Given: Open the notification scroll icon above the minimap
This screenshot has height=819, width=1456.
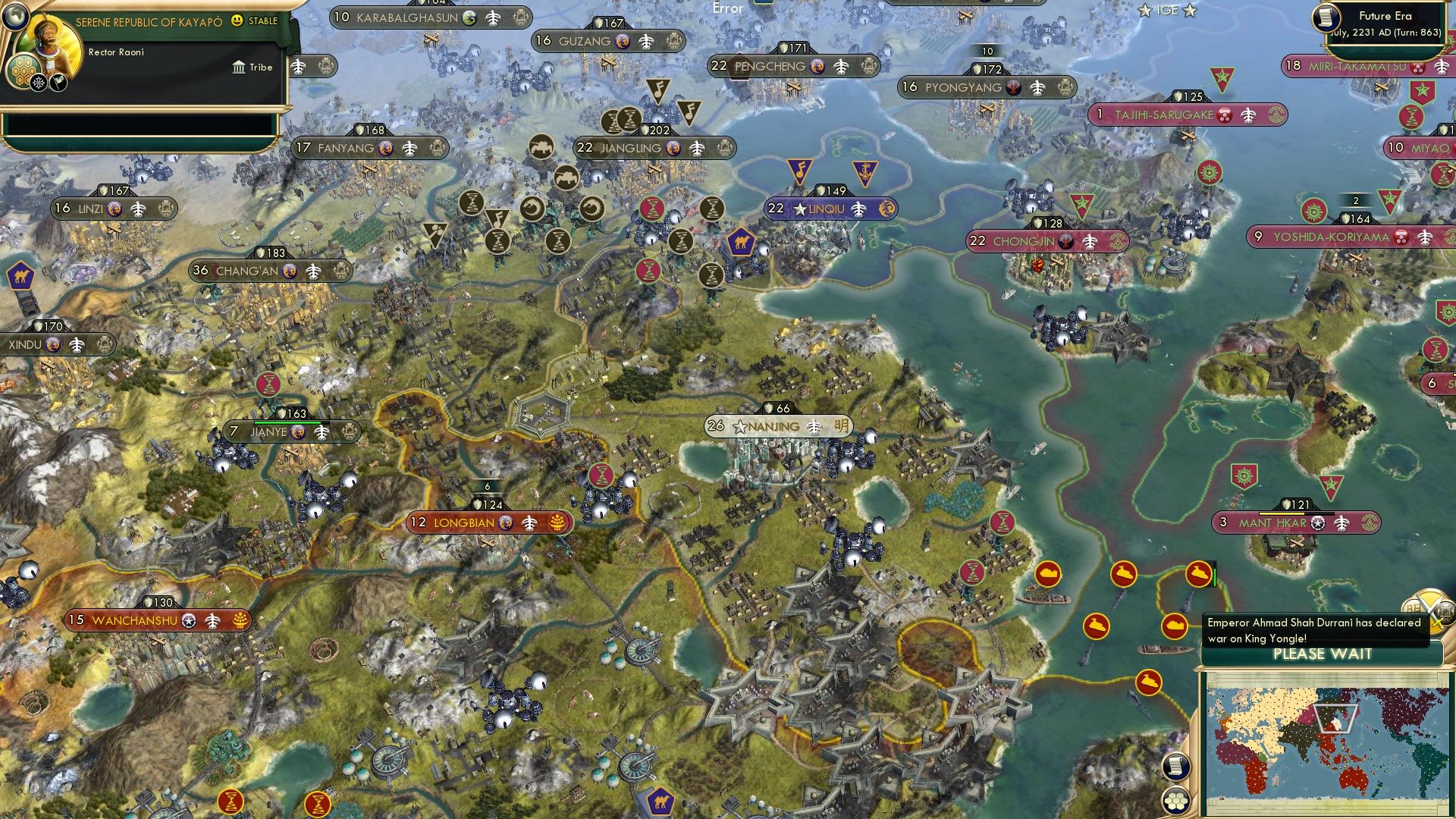Looking at the screenshot, I should click(x=1175, y=768).
